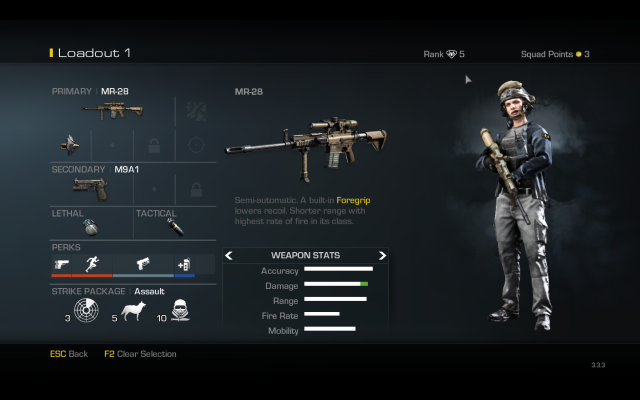
Task: Show previous Weapon Stats page with left arrow
Action: pos(229,256)
